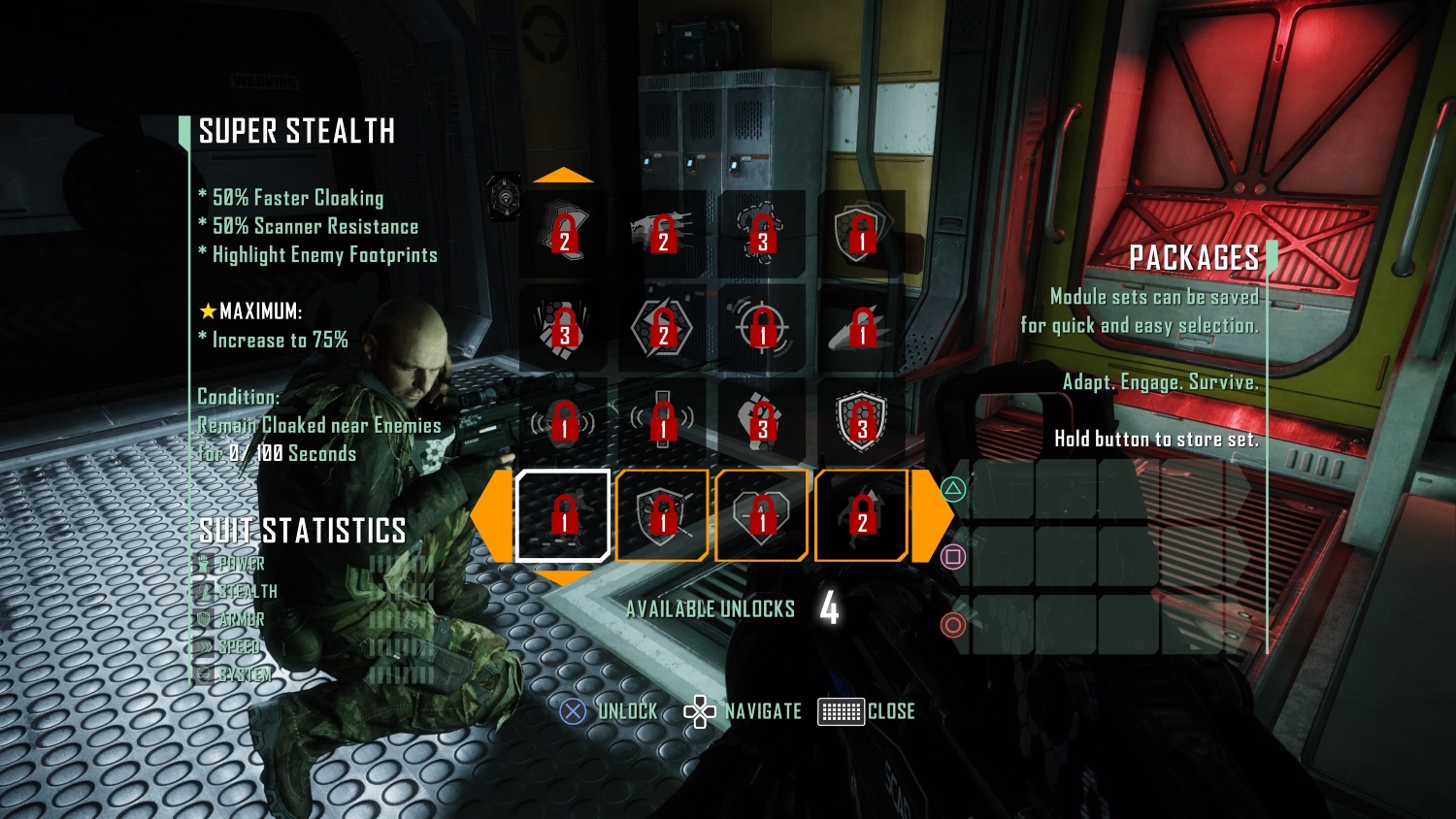
Task: Select the dashed-outline shield module costing 3
Action: (x=861, y=421)
